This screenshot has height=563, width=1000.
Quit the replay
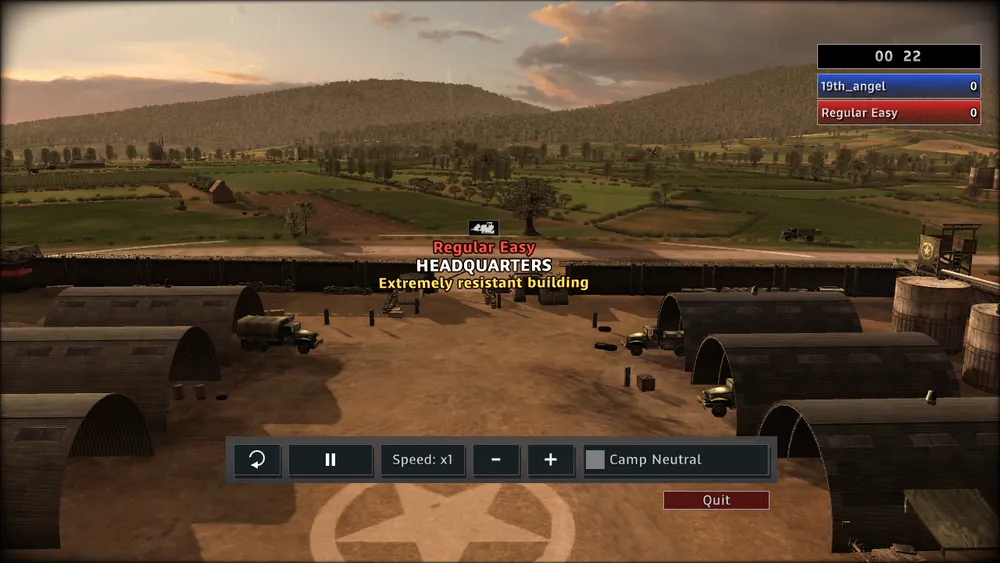[x=716, y=500]
